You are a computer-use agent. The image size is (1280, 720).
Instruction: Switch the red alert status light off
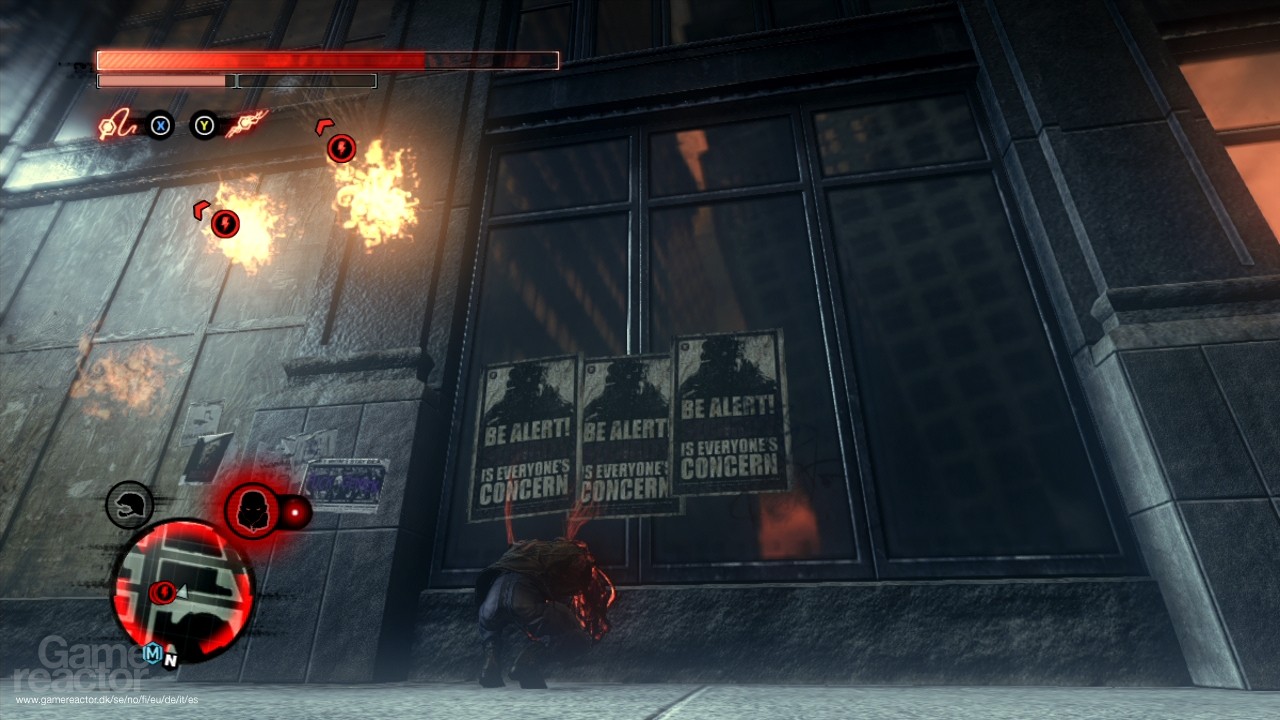point(295,510)
